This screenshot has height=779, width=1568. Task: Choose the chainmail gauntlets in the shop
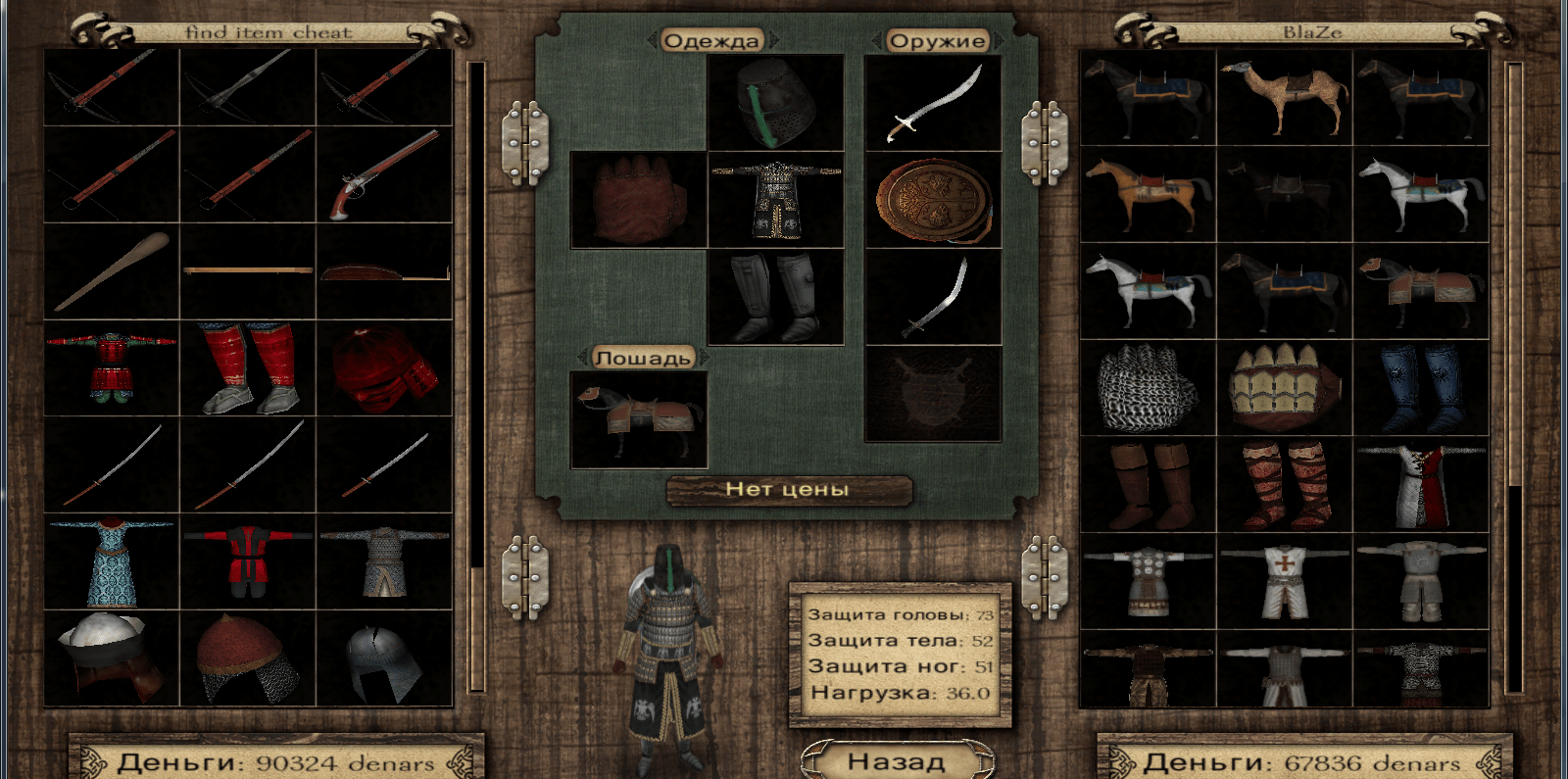click(x=1148, y=388)
